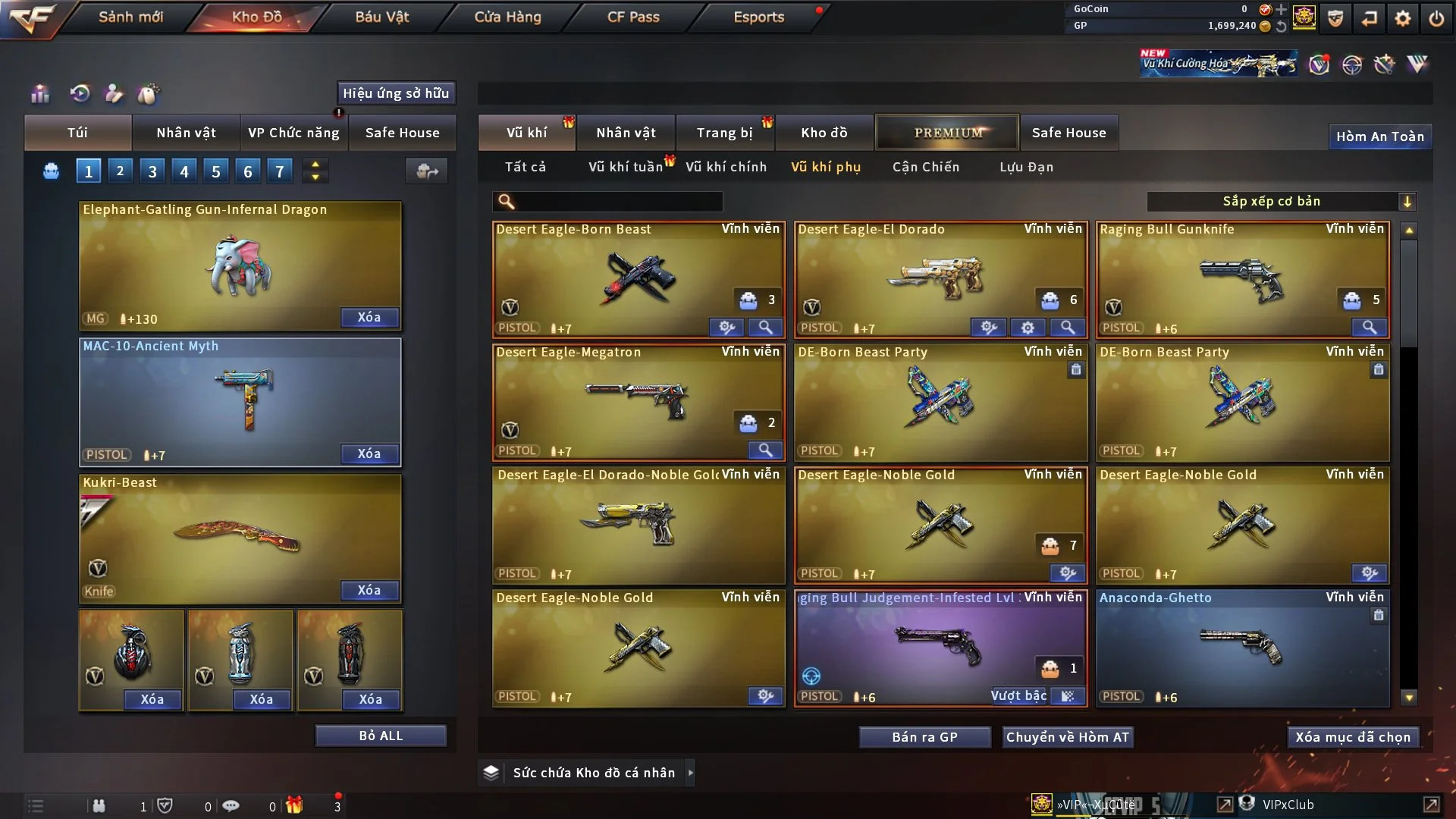Remove the MAC-10-Ancient Myth with Xóa
Image resolution: width=1456 pixels, height=819 pixels.
(x=369, y=453)
